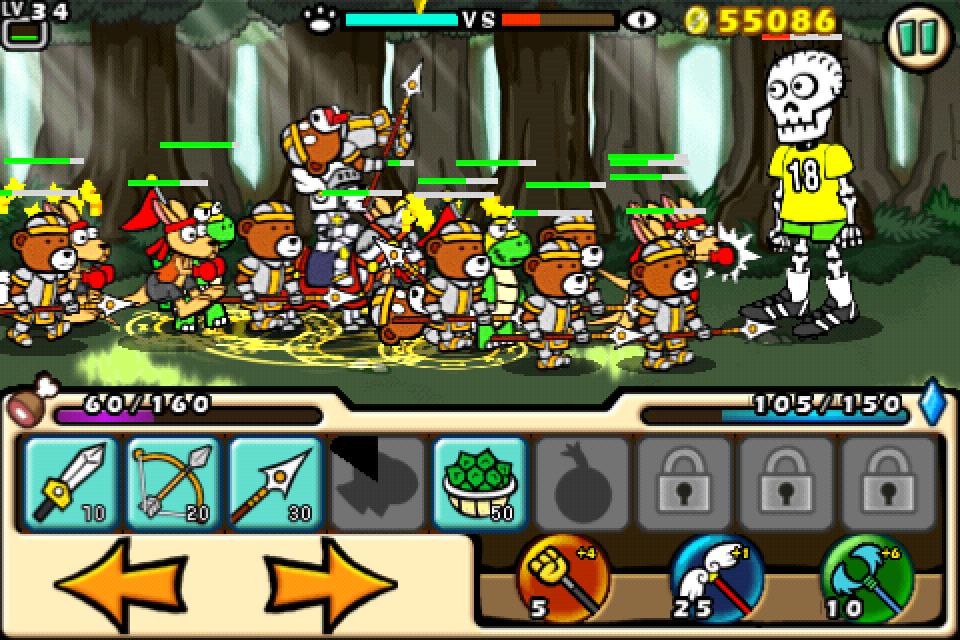Image resolution: width=960 pixels, height=640 pixels.
Task: Activate the winged staff skill costing 25
Action: (714, 580)
